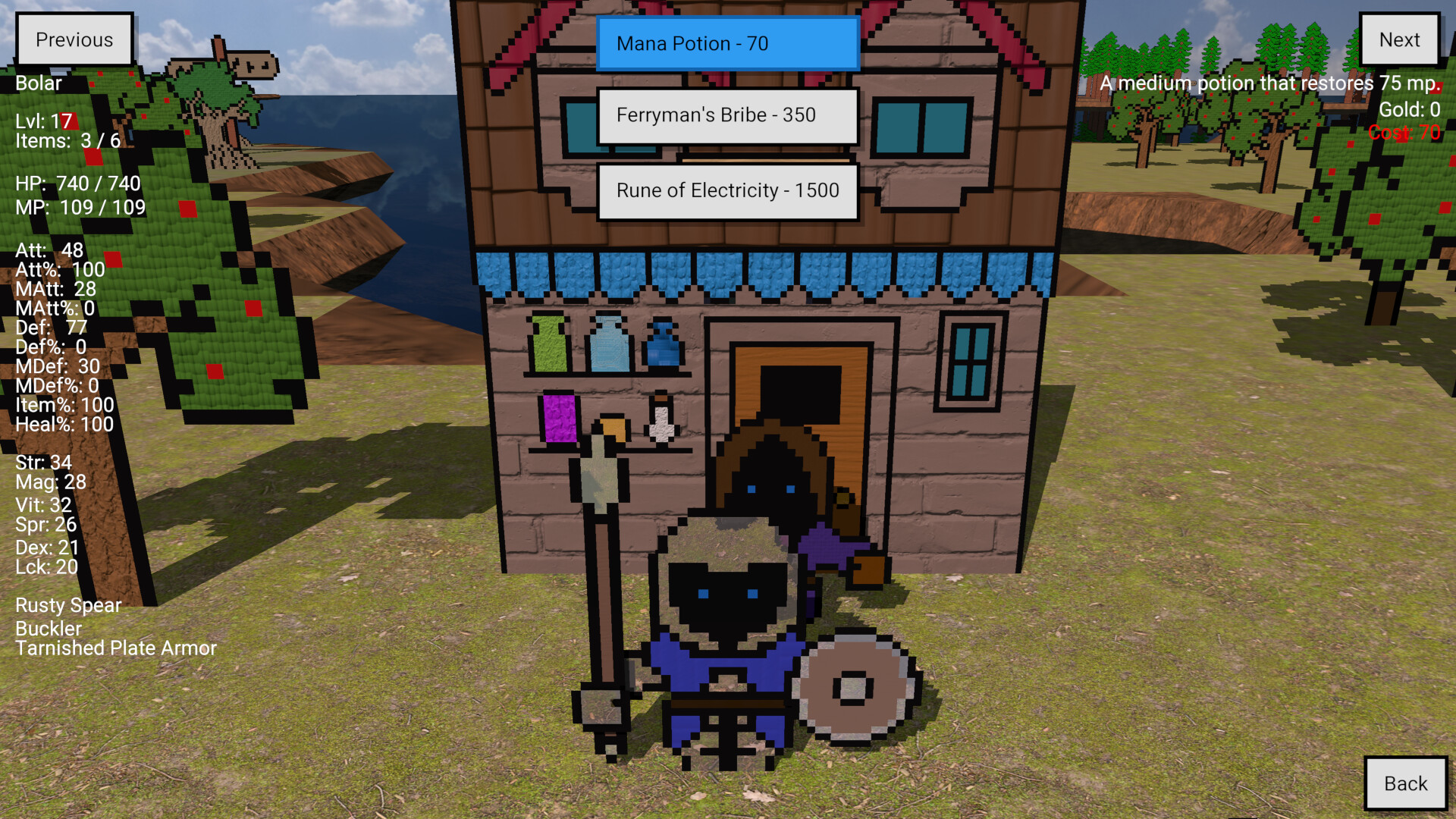The height and width of the screenshot is (819, 1456).
Task: Select the Ferryman's Bribe - 350 item
Action: coord(726,115)
